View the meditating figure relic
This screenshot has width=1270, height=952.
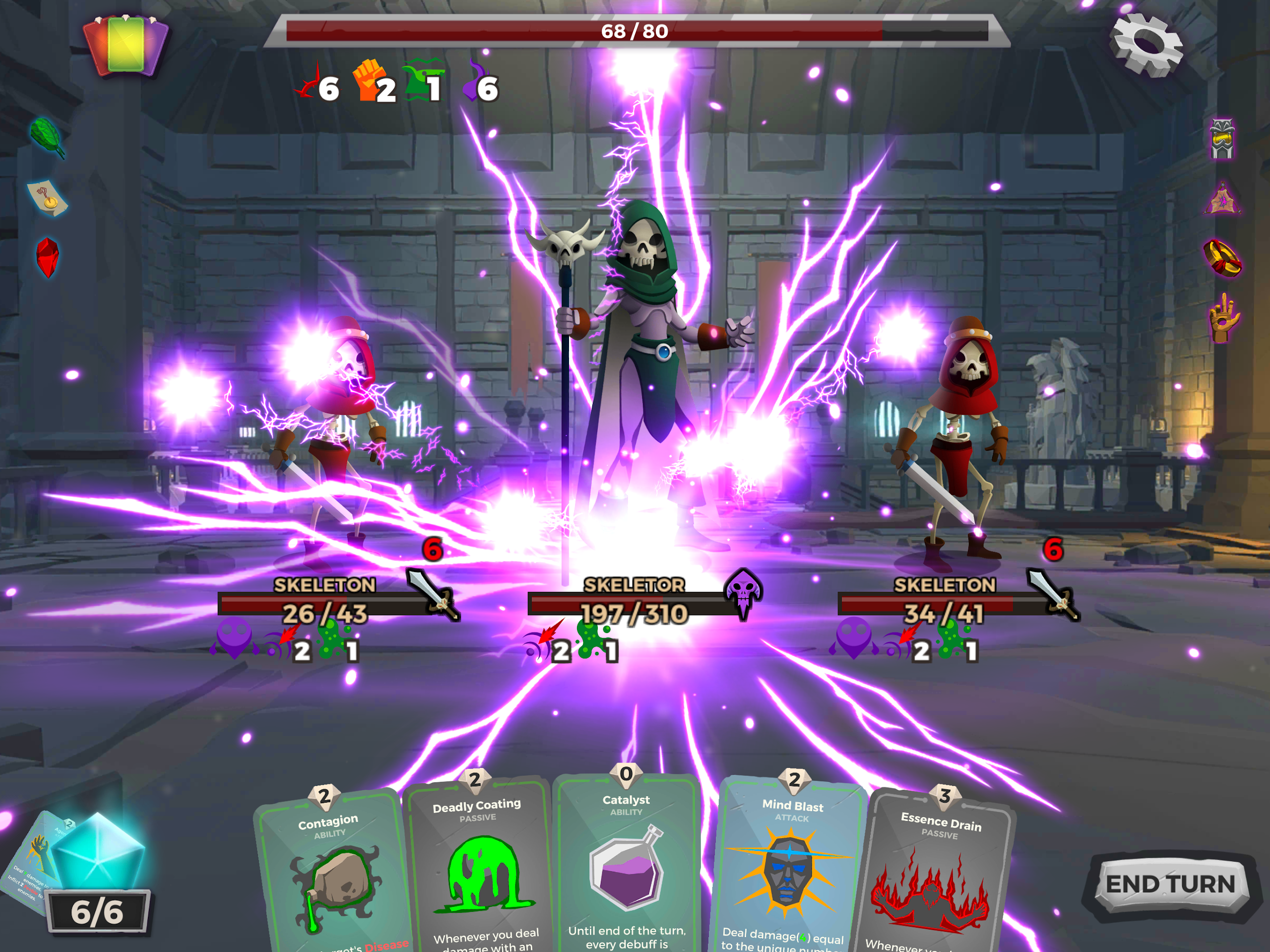1222,198
